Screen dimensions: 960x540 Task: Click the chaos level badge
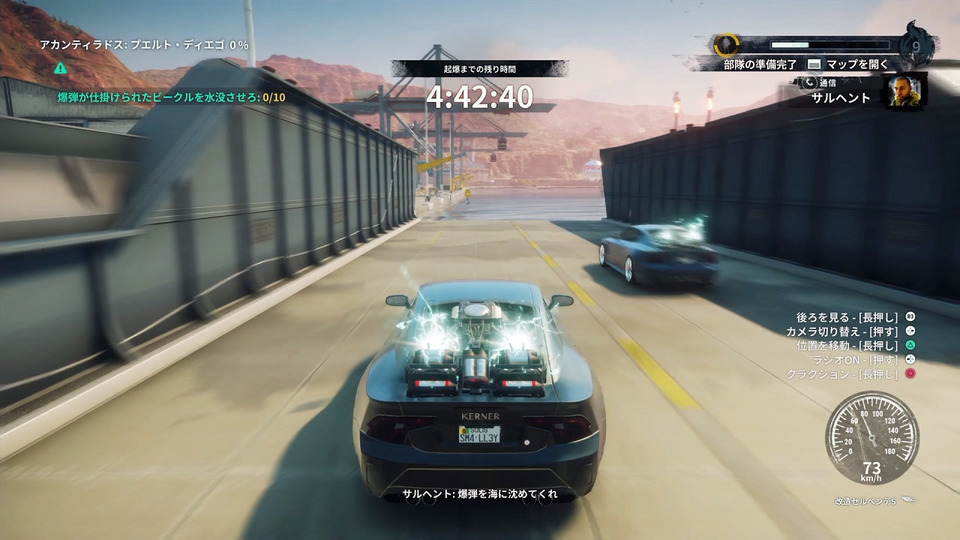[917, 45]
